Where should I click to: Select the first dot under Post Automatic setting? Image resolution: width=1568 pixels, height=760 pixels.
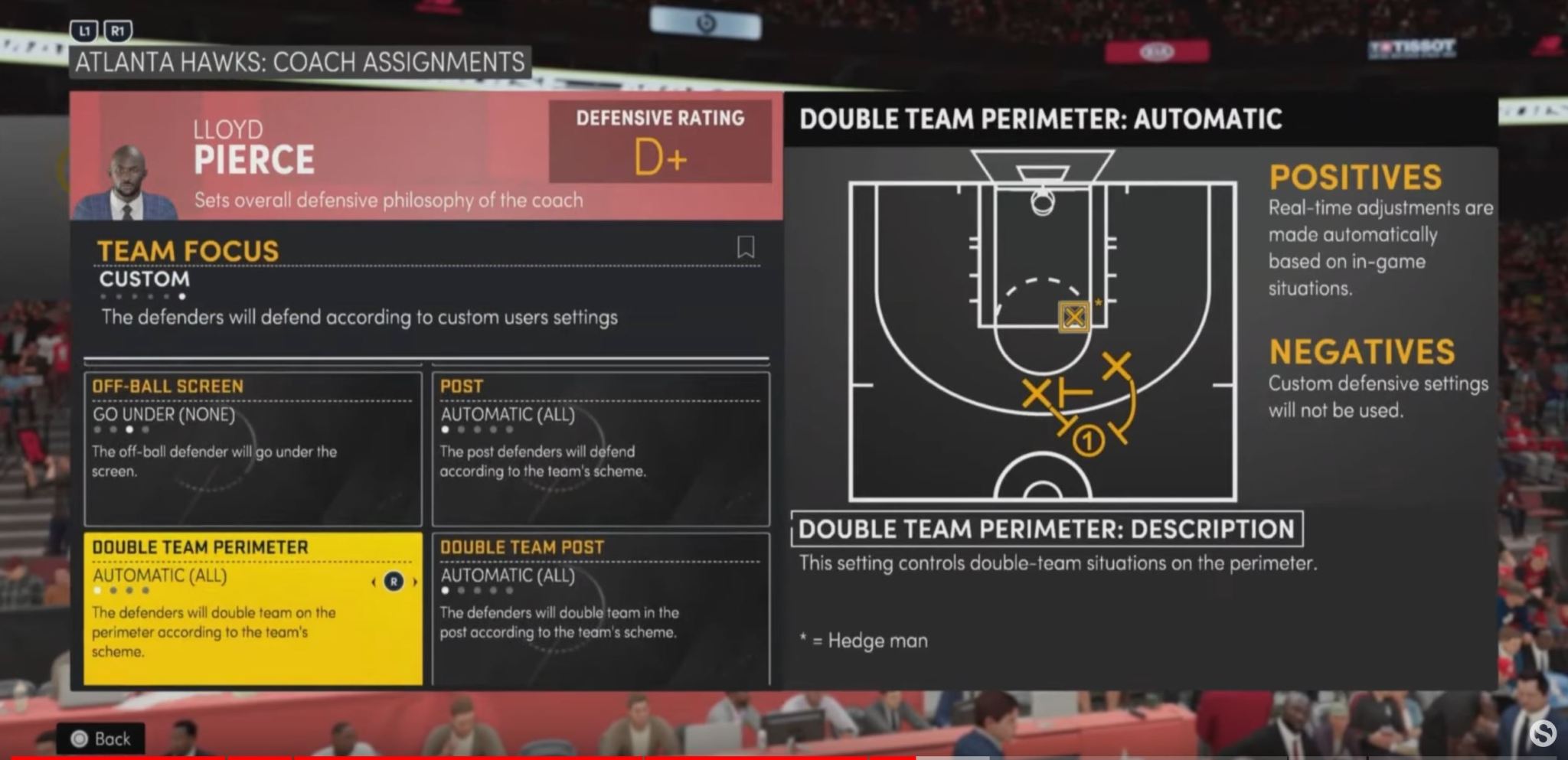pyautogui.click(x=445, y=431)
